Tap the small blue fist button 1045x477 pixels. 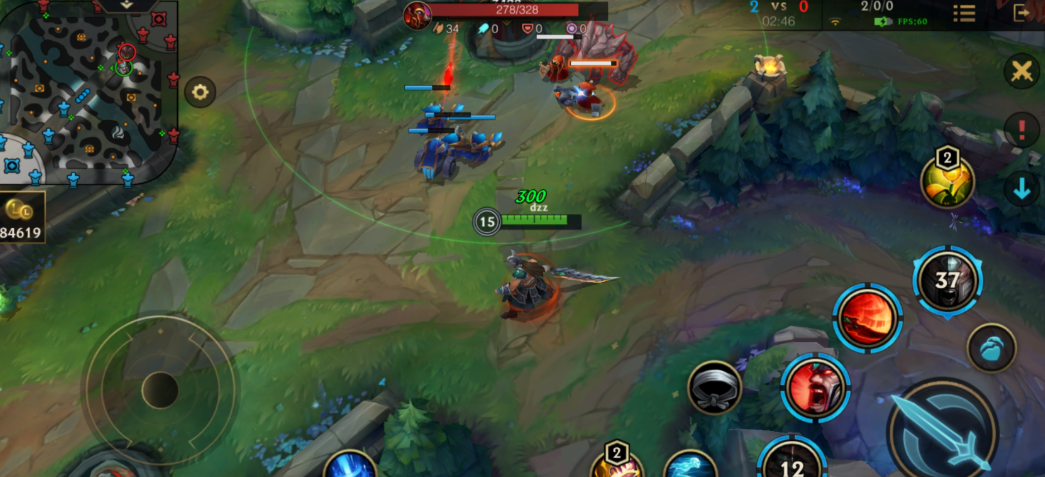click(992, 349)
